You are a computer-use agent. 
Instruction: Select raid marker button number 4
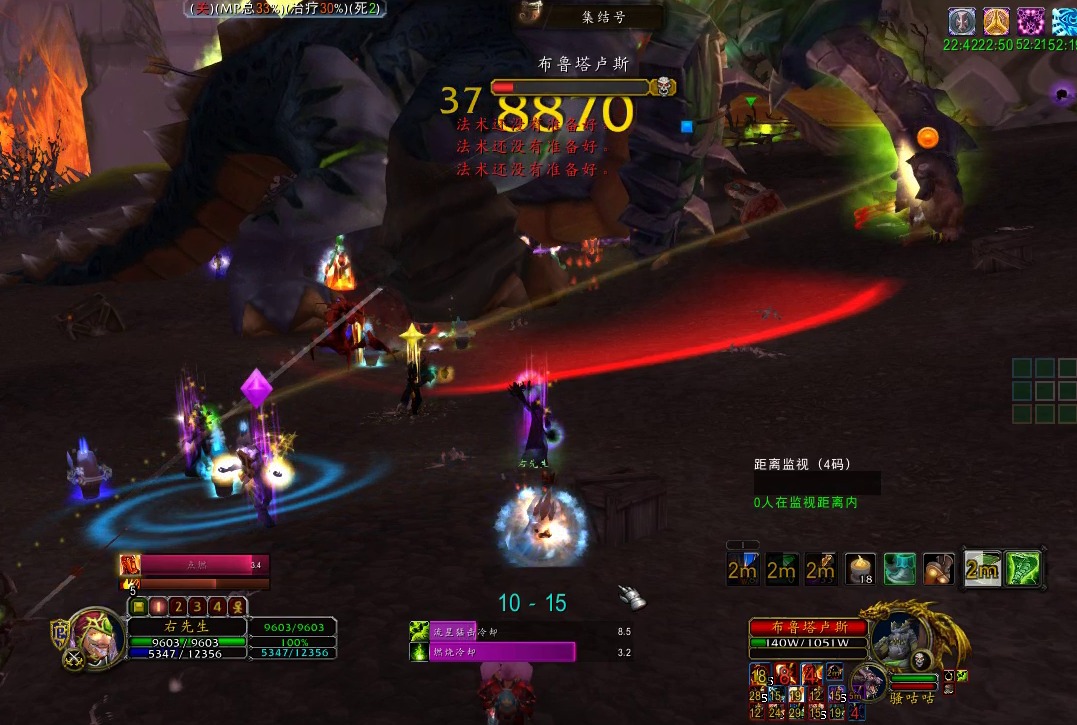tap(217, 606)
